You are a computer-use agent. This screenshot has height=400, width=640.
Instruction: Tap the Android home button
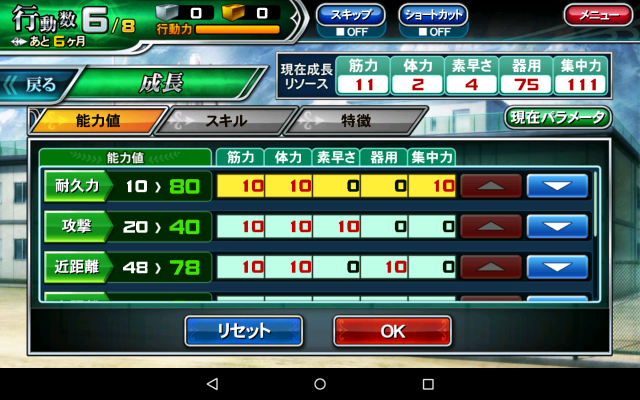(x=320, y=384)
